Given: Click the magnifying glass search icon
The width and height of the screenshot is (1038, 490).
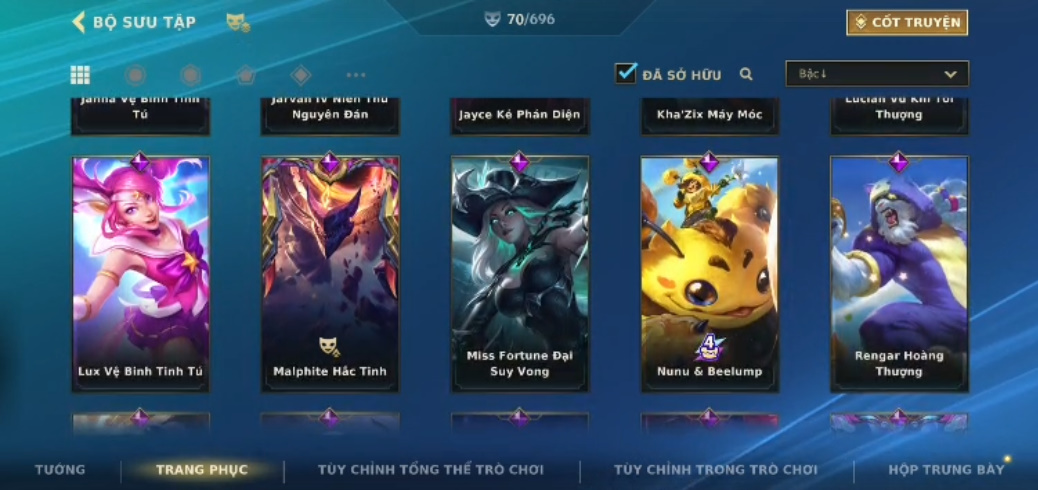Looking at the screenshot, I should (746, 74).
